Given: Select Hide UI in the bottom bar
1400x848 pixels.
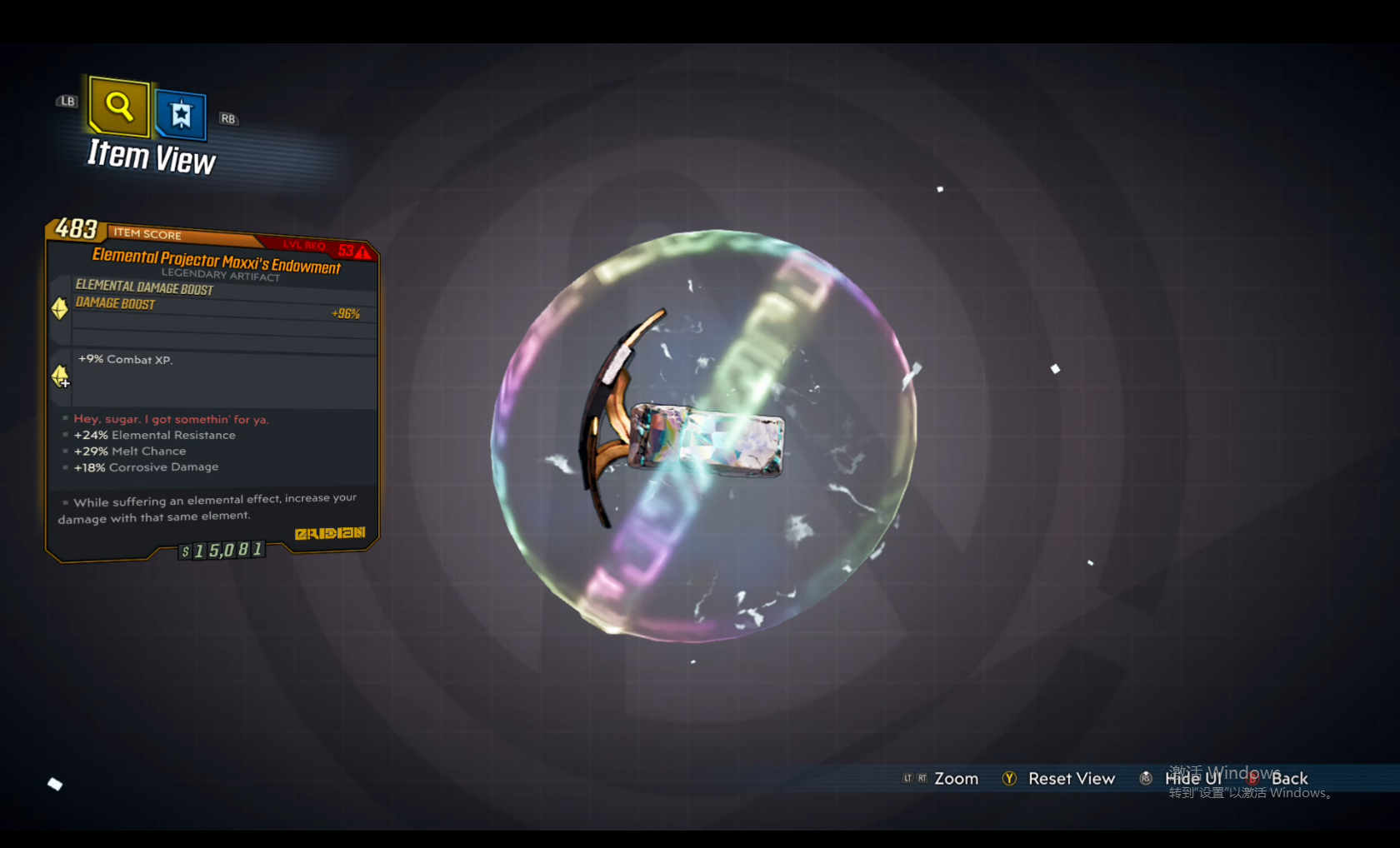Looking at the screenshot, I should click(1192, 779).
